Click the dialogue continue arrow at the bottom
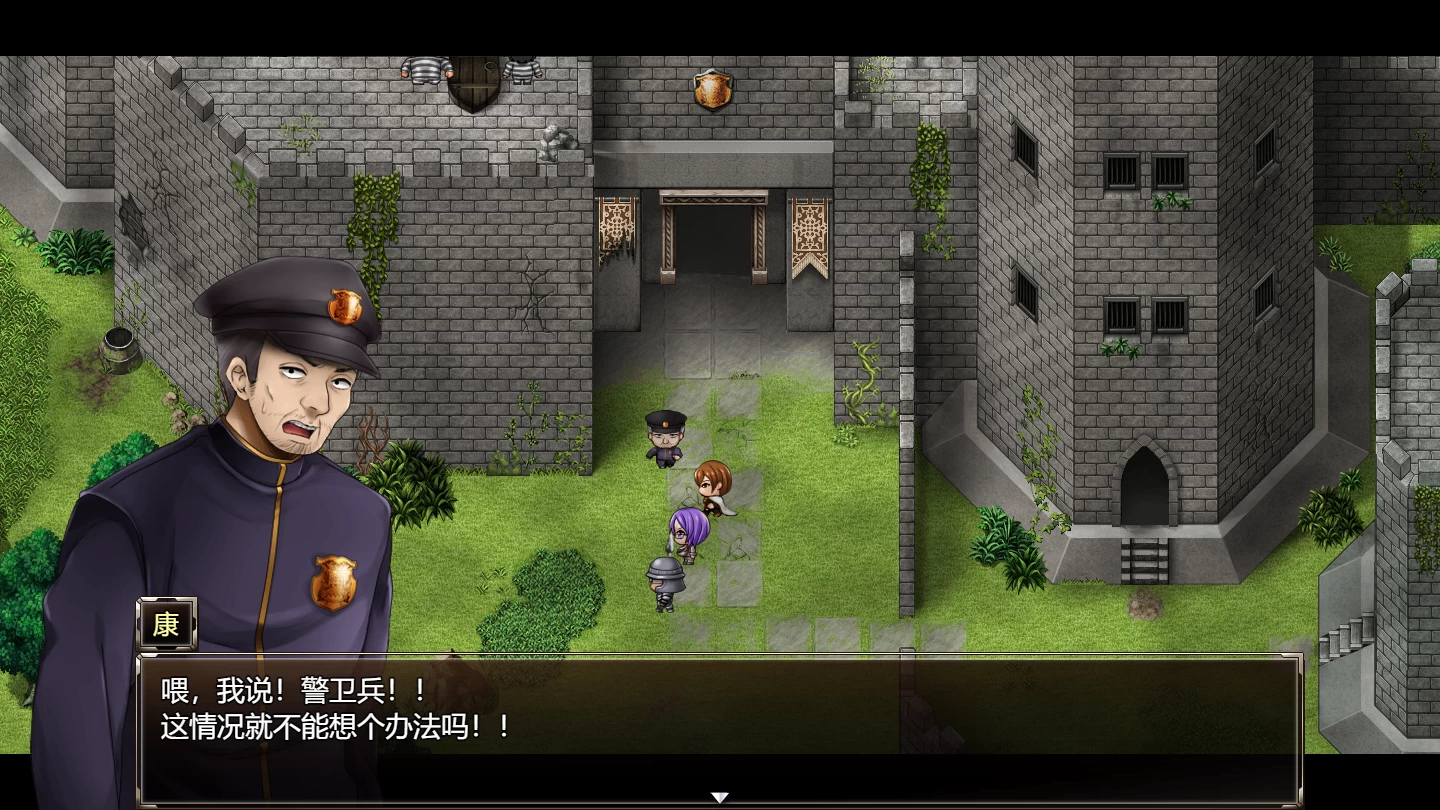 pyautogui.click(x=720, y=795)
